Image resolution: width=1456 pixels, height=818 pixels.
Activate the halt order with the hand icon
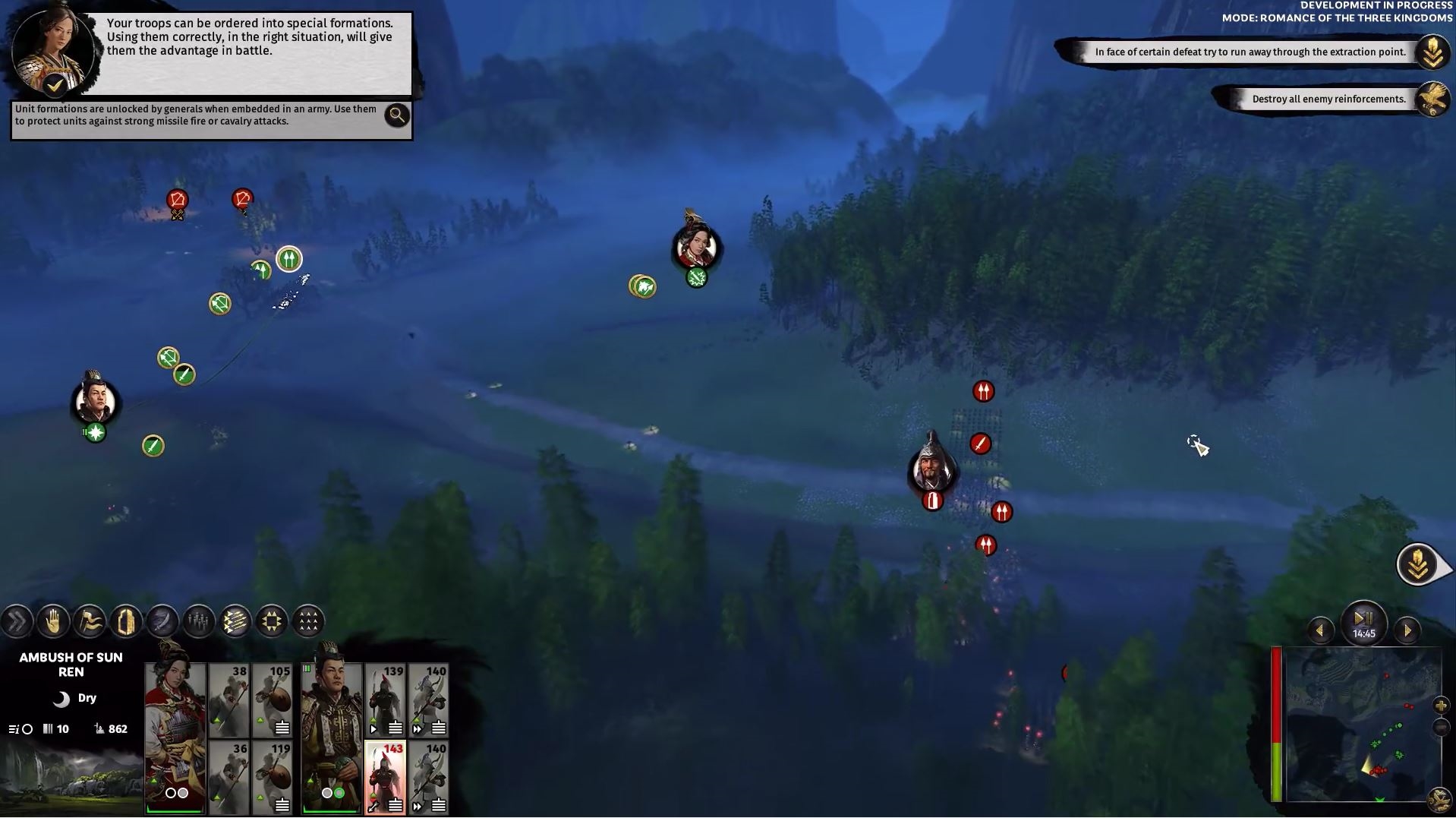click(x=53, y=621)
